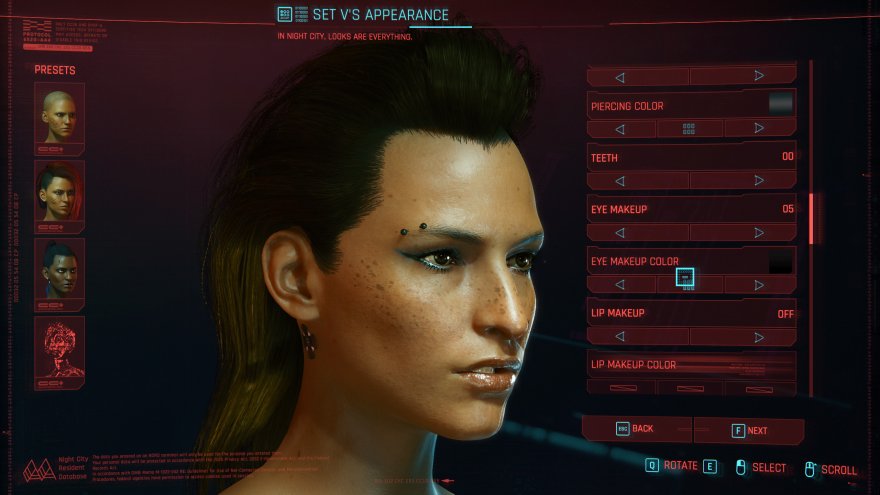Switch to previous Teeth option
Screen dimensions: 880x495
(620, 181)
